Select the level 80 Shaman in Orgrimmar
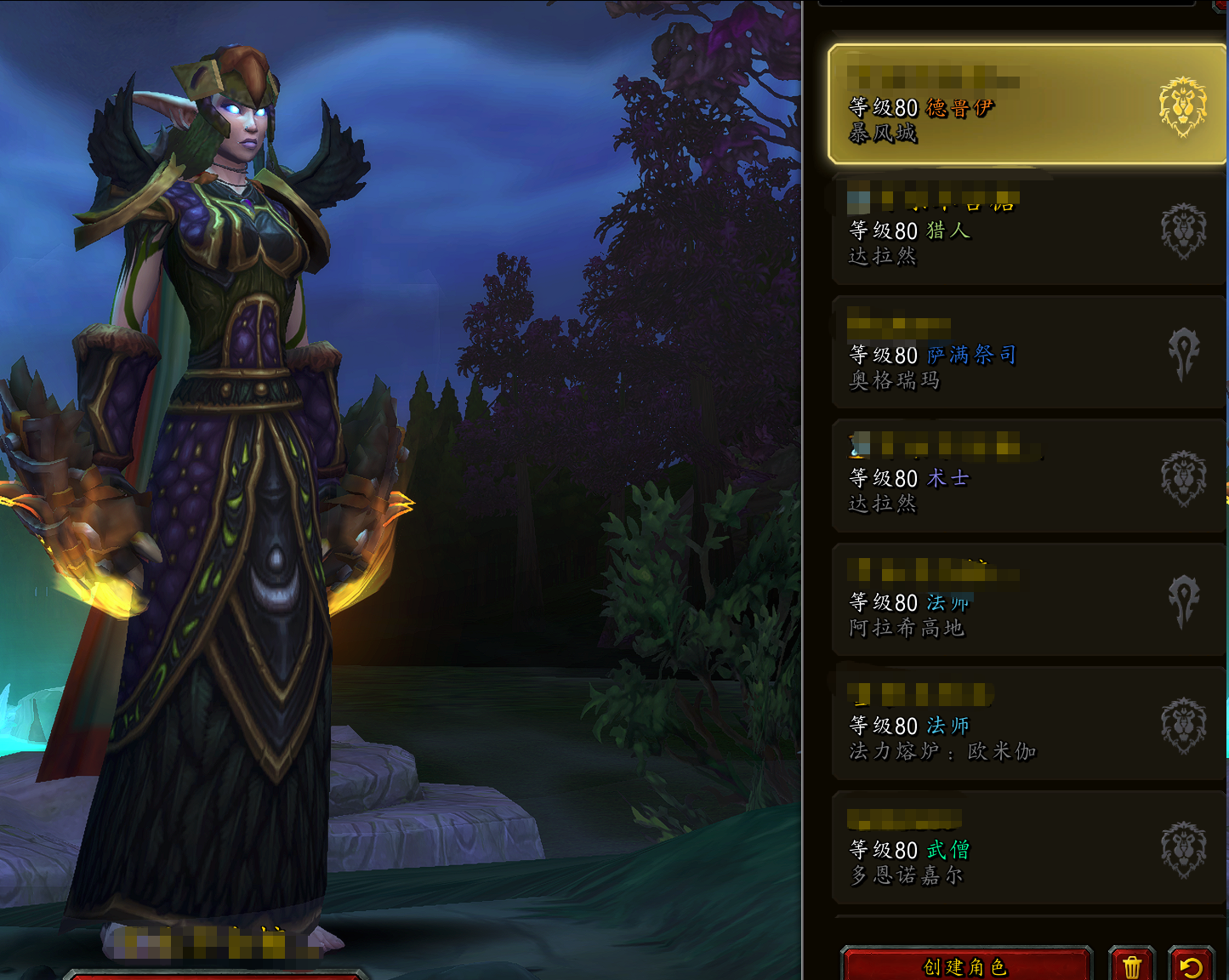Viewport: 1229px width, 980px height. coord(1004,354)
